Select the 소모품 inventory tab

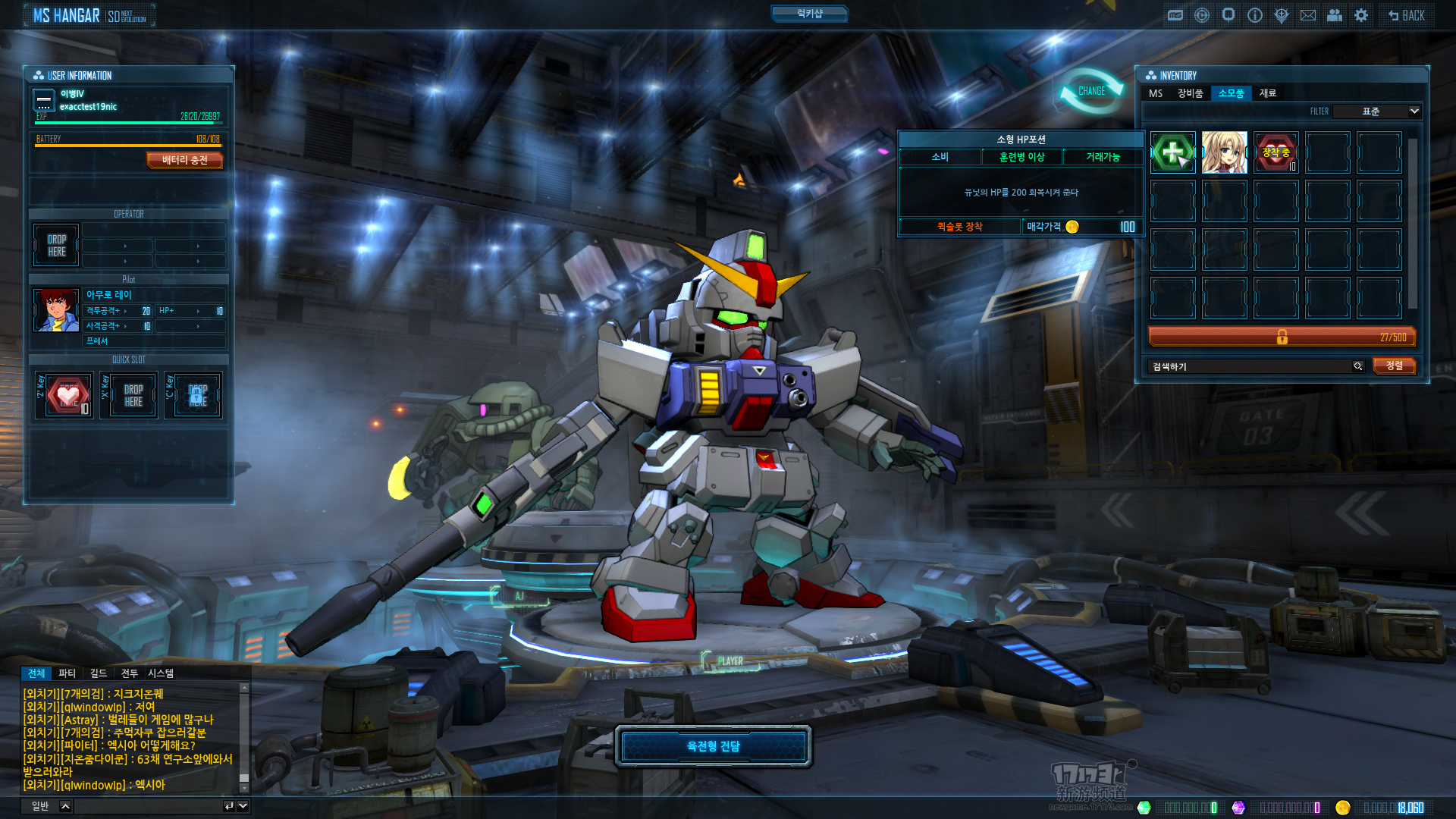point(1231,93)
